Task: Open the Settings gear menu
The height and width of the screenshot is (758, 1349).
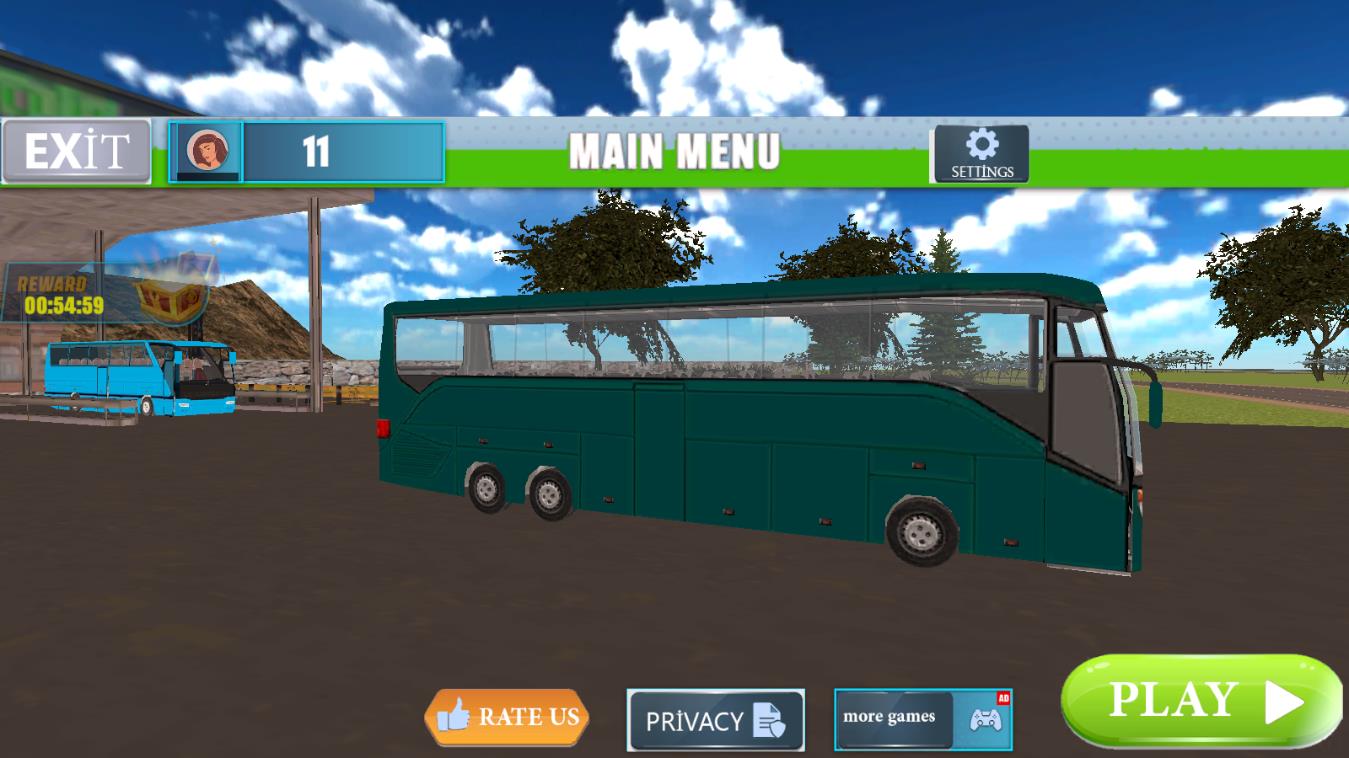Action: coord(981,154)
